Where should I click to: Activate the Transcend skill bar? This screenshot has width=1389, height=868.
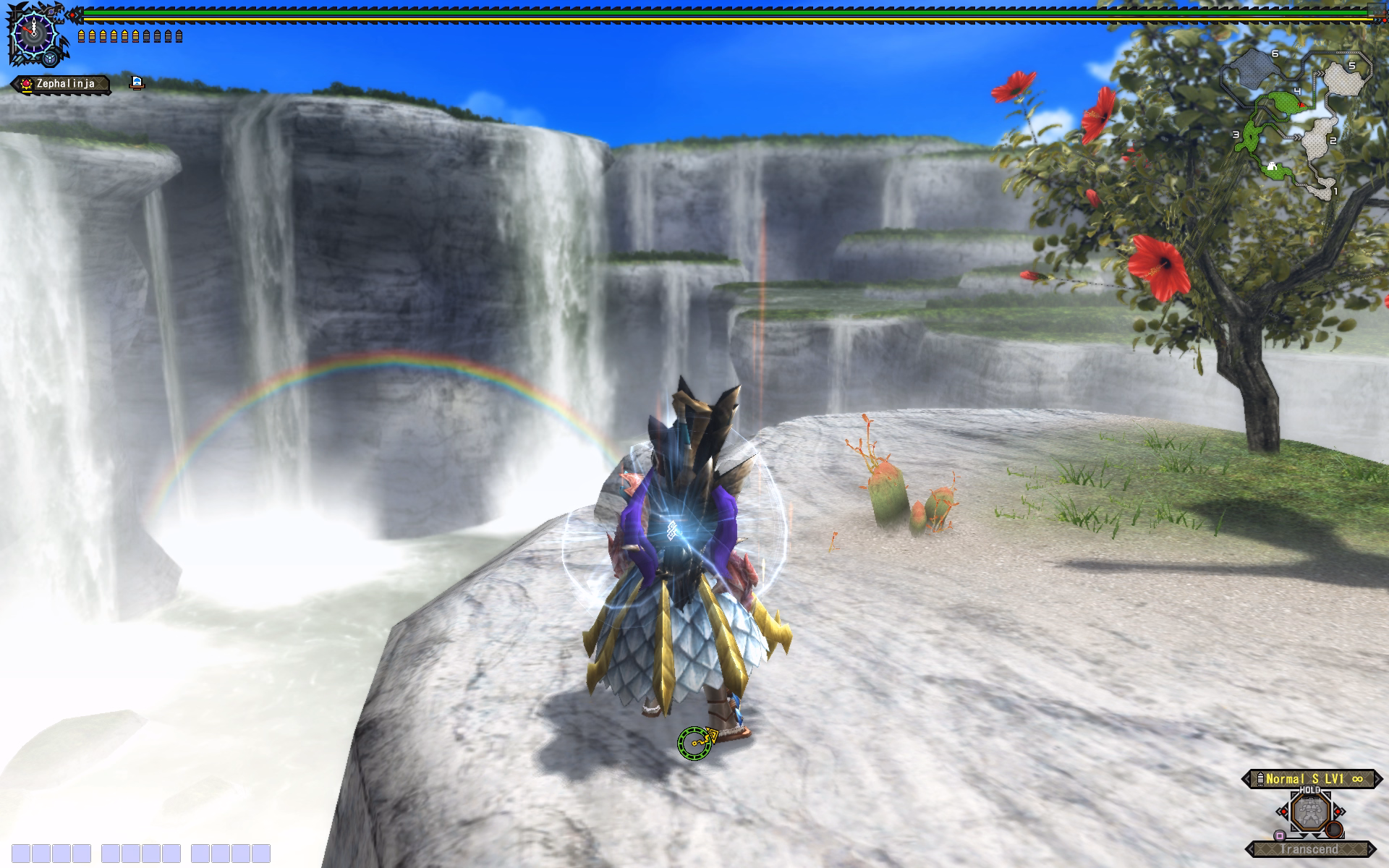1310,849
